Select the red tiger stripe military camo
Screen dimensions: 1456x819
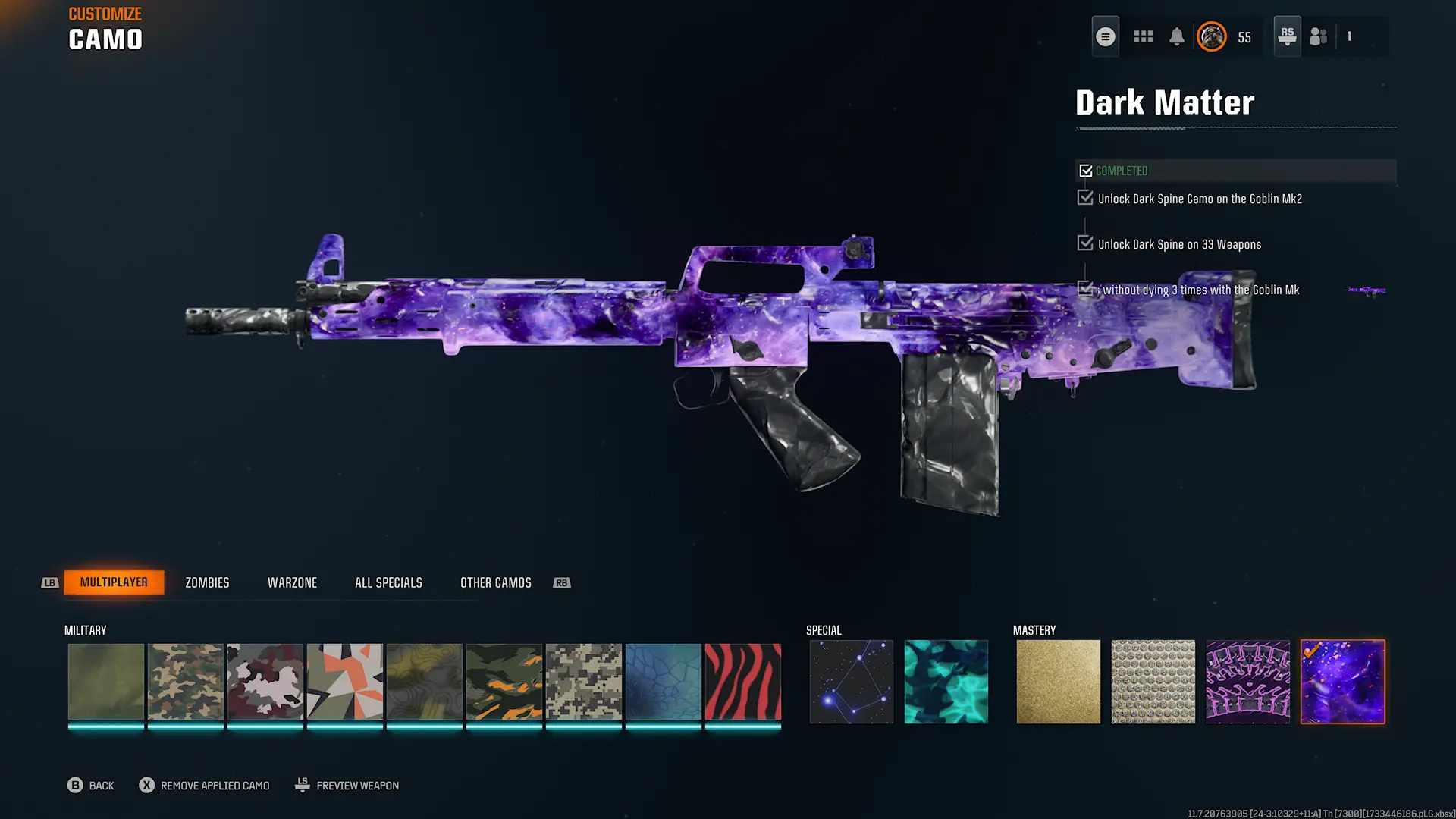[x=742, y=681]
